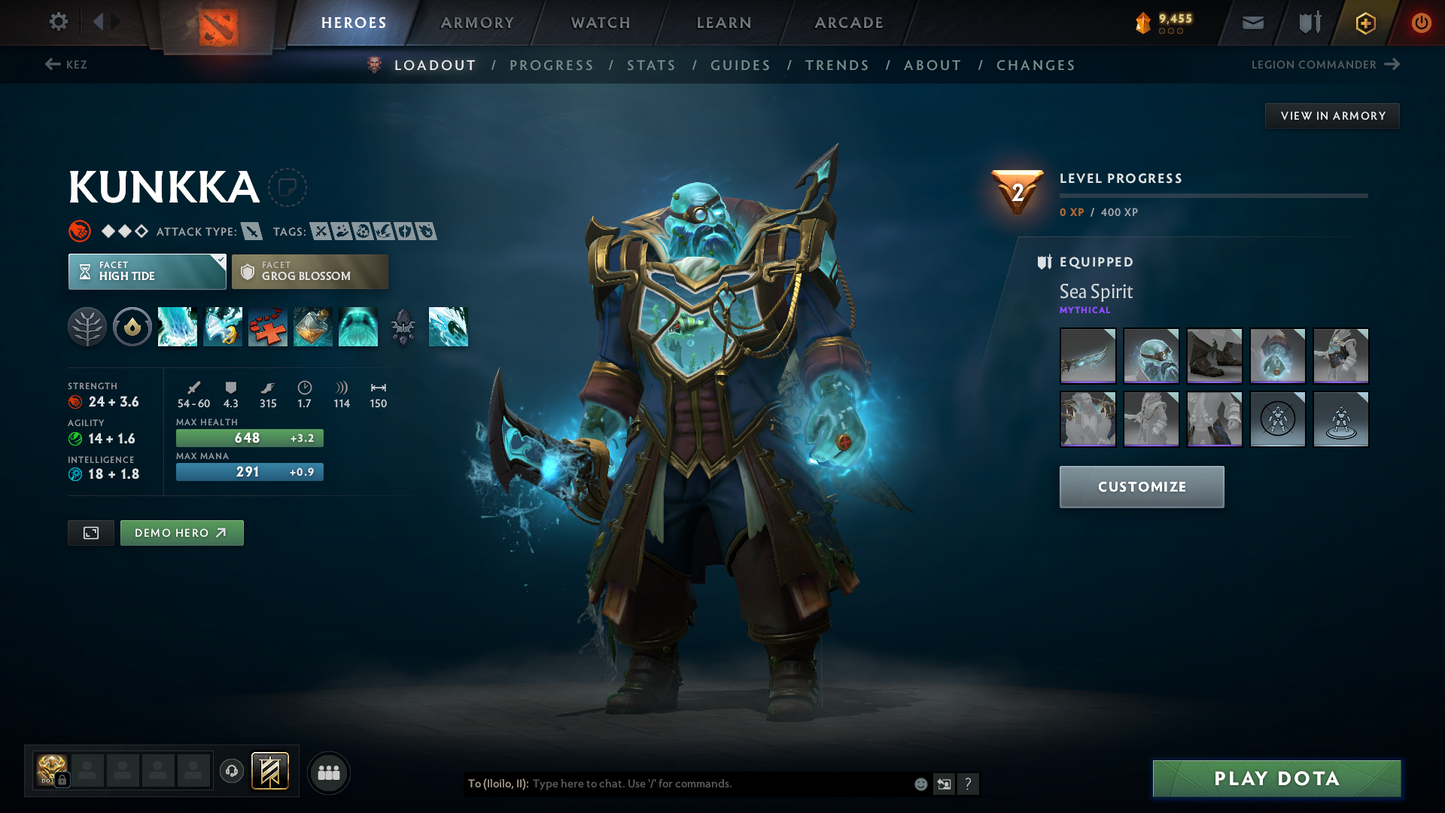
Task: Click View in Armory button
Action: click(1332, 116)
